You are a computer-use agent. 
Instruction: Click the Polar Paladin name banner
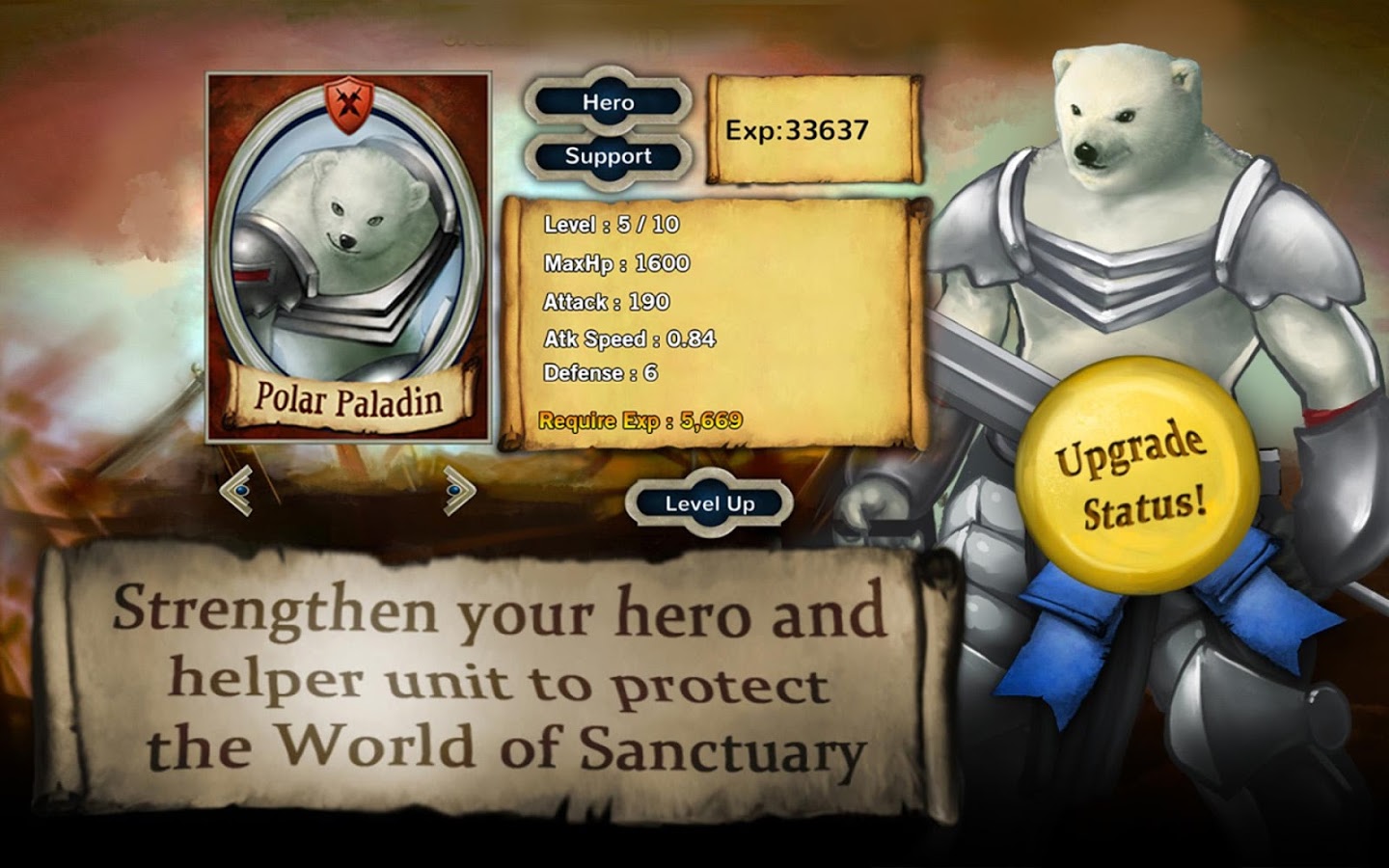351,393
